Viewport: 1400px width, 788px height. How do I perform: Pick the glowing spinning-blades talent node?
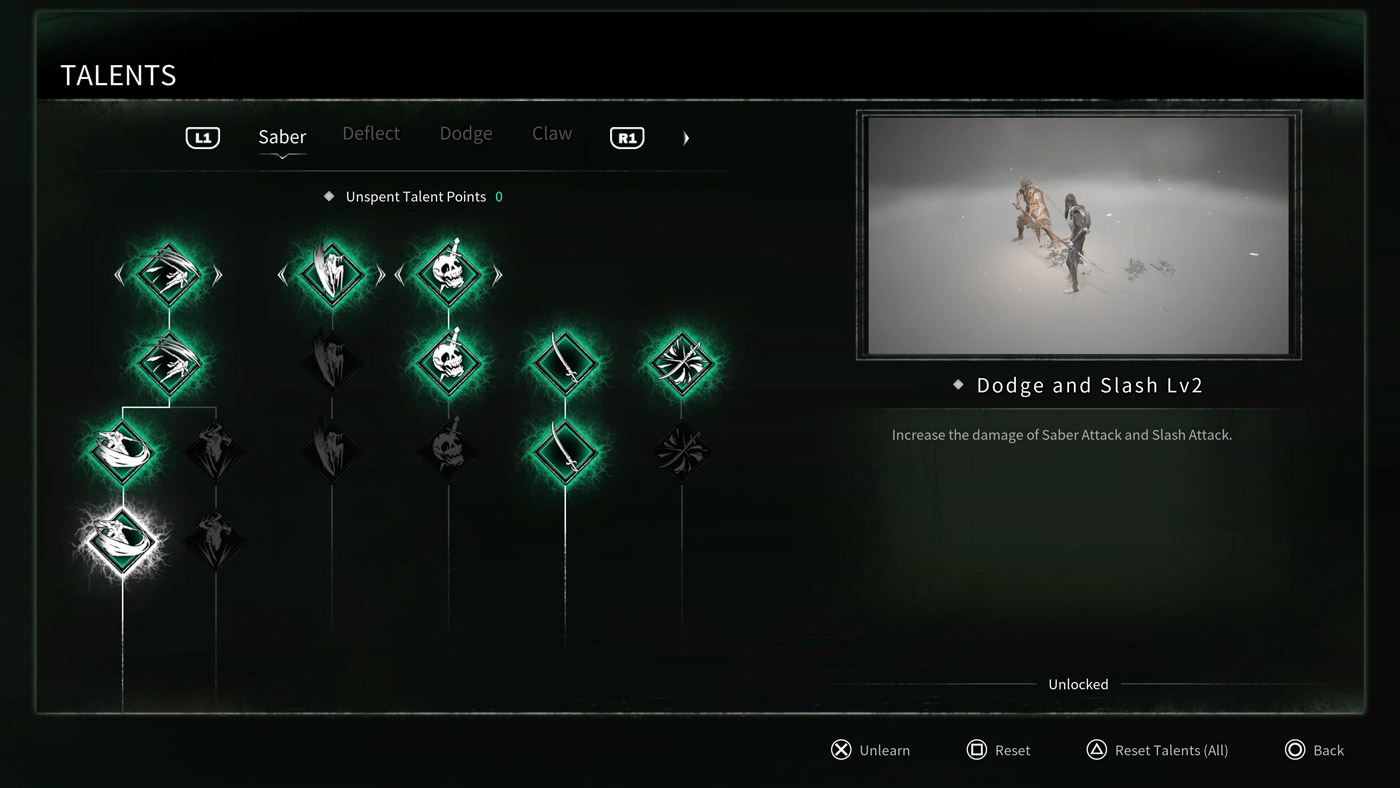[x=681, y=361]
